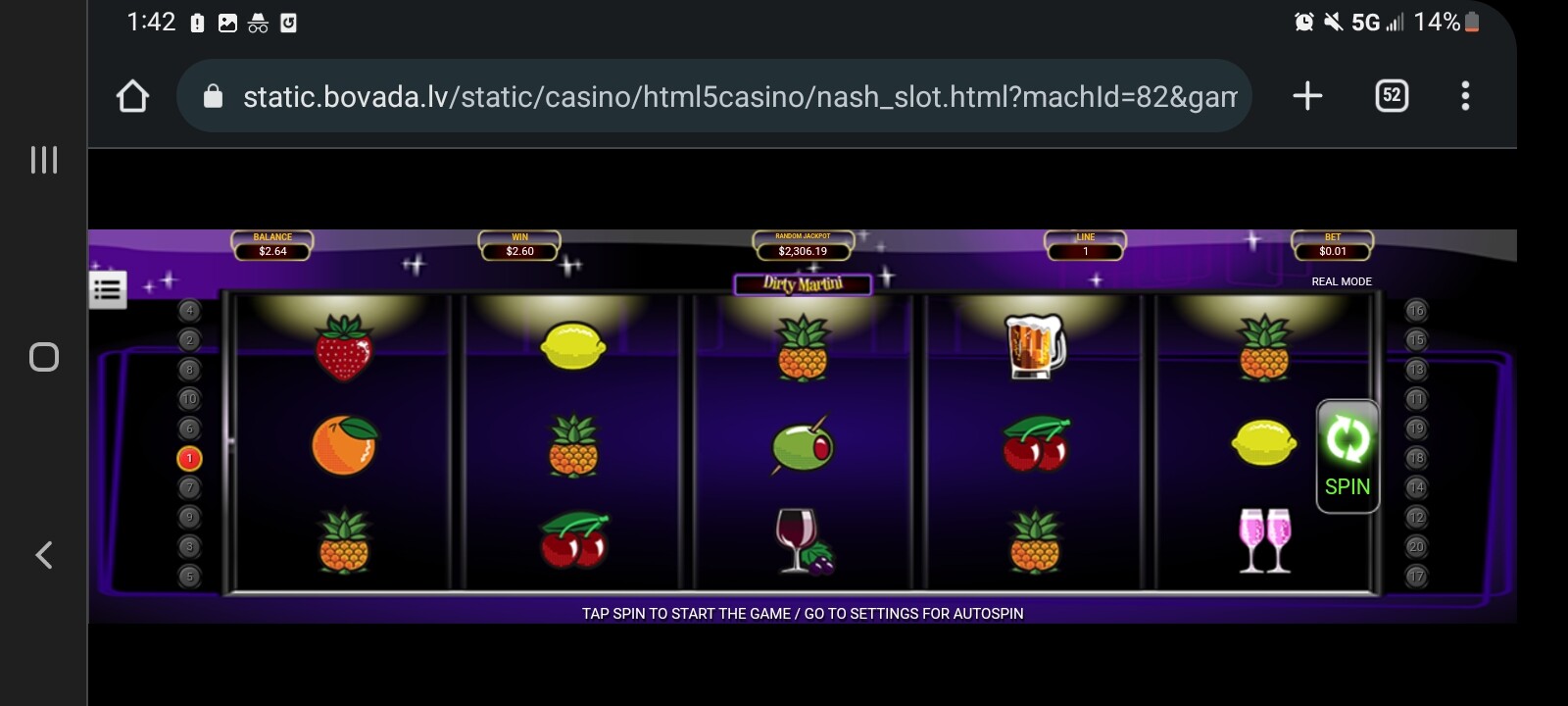Viewport: 1568px width, 706px height.
Task: Go to the browser home page
Action: [132, 96]
